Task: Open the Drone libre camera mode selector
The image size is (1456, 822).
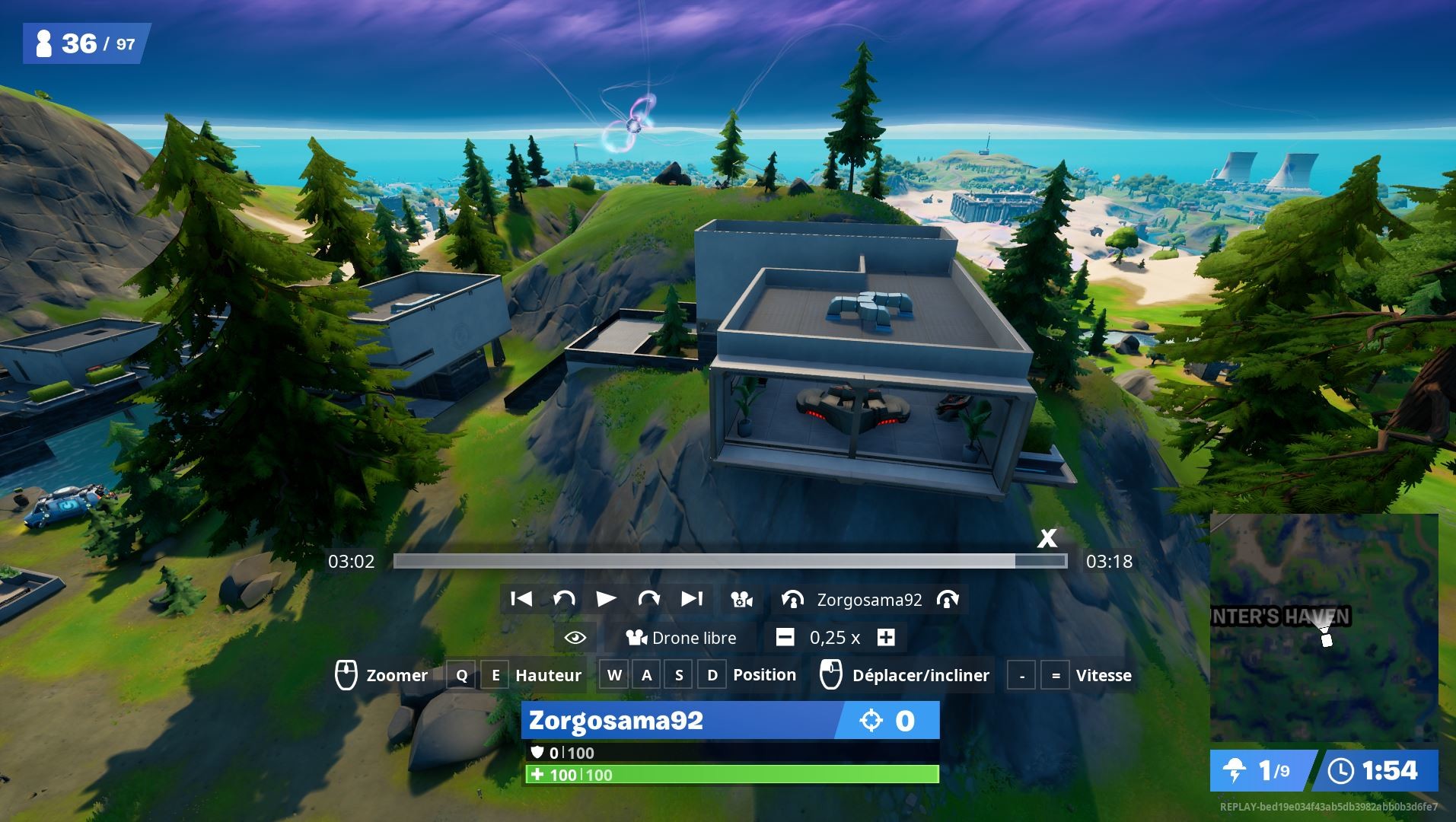Action: 683,638
